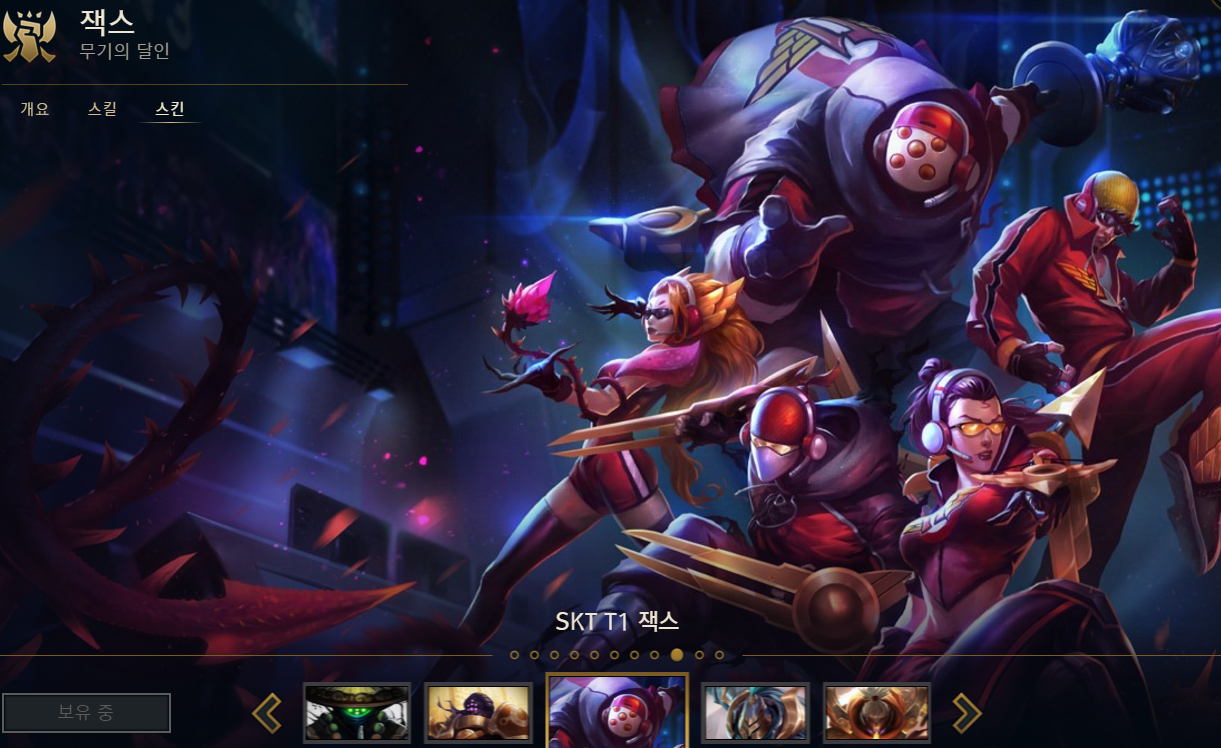Select the 스킨 skins tab
This screenshot has width=1221, height=748.
point(170,109)
